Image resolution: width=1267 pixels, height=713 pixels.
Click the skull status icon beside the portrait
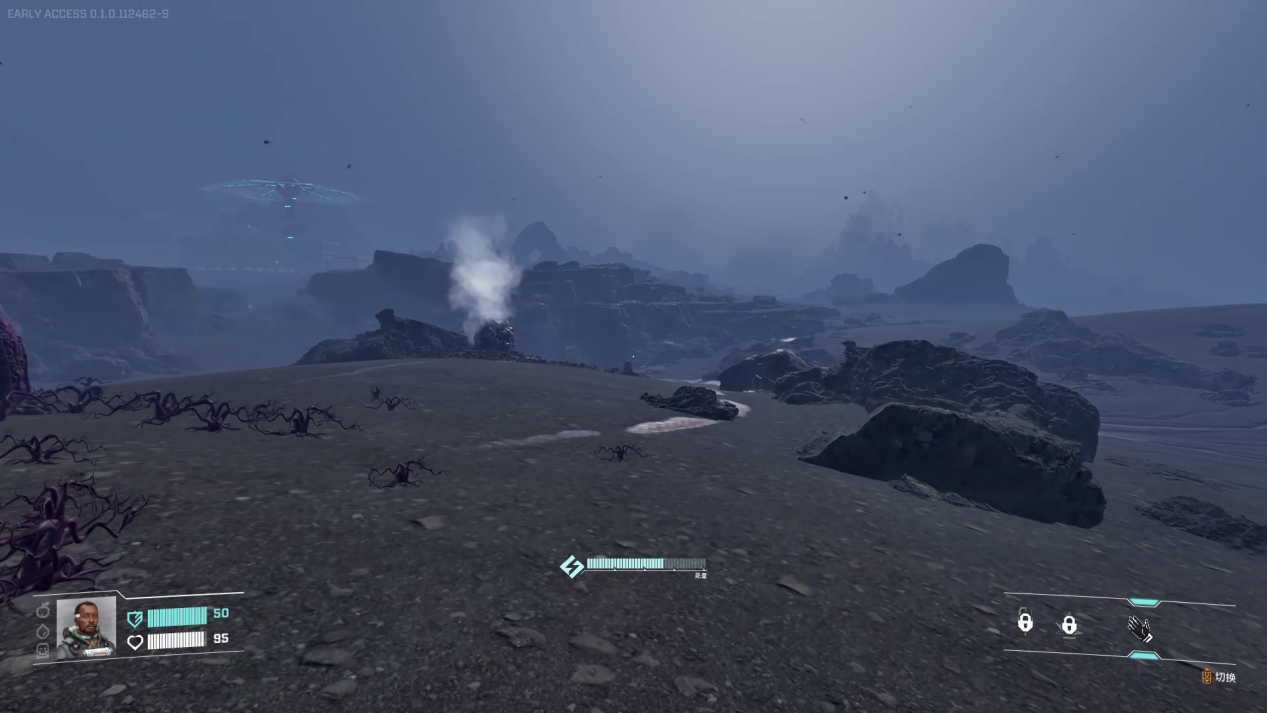(43, 650)
